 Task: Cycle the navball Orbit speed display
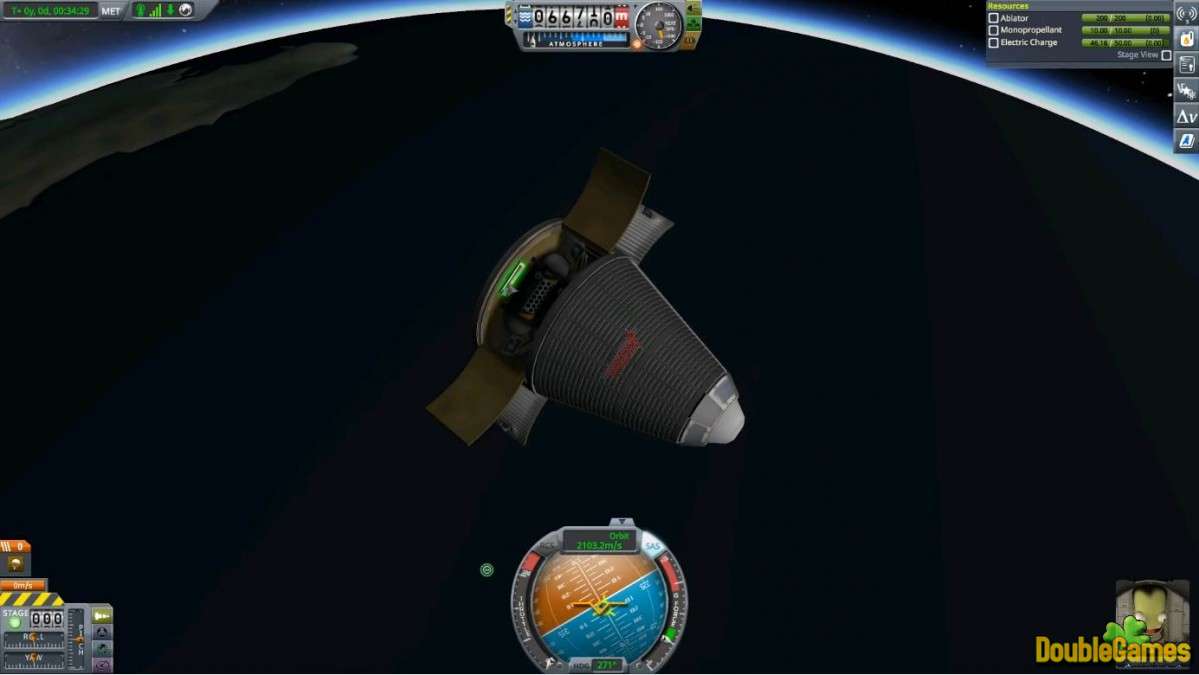[600, 541]
